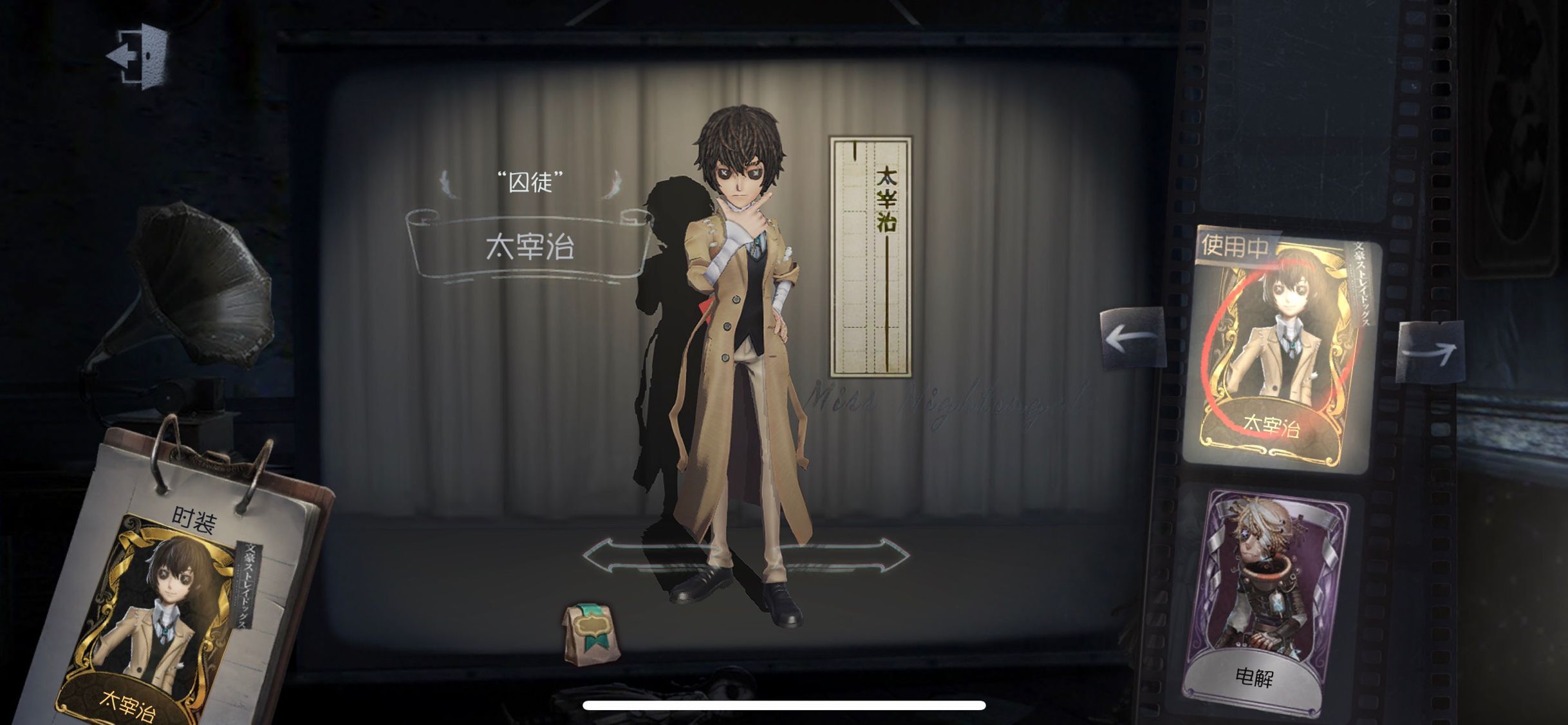Go to next costume page with right arrow
This screenshot has width=1568, height=725.
pos(1430,352)
